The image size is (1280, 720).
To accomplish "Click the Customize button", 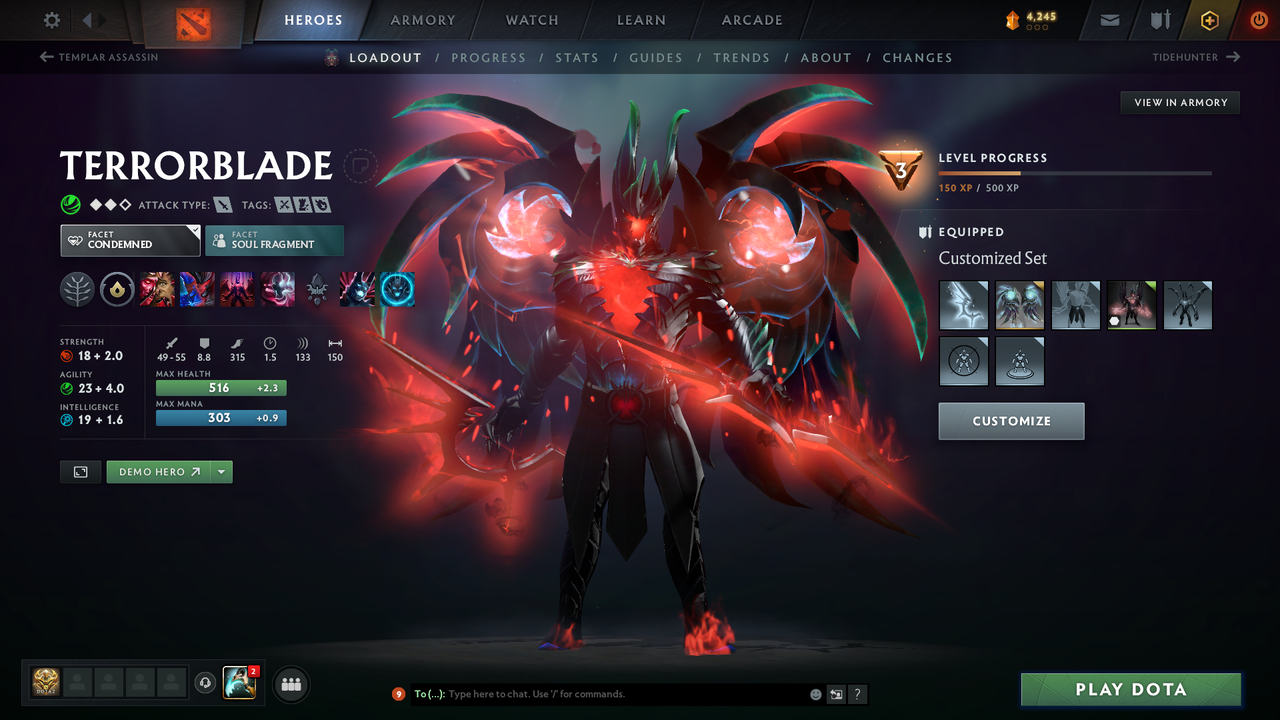I will 1011,421.
